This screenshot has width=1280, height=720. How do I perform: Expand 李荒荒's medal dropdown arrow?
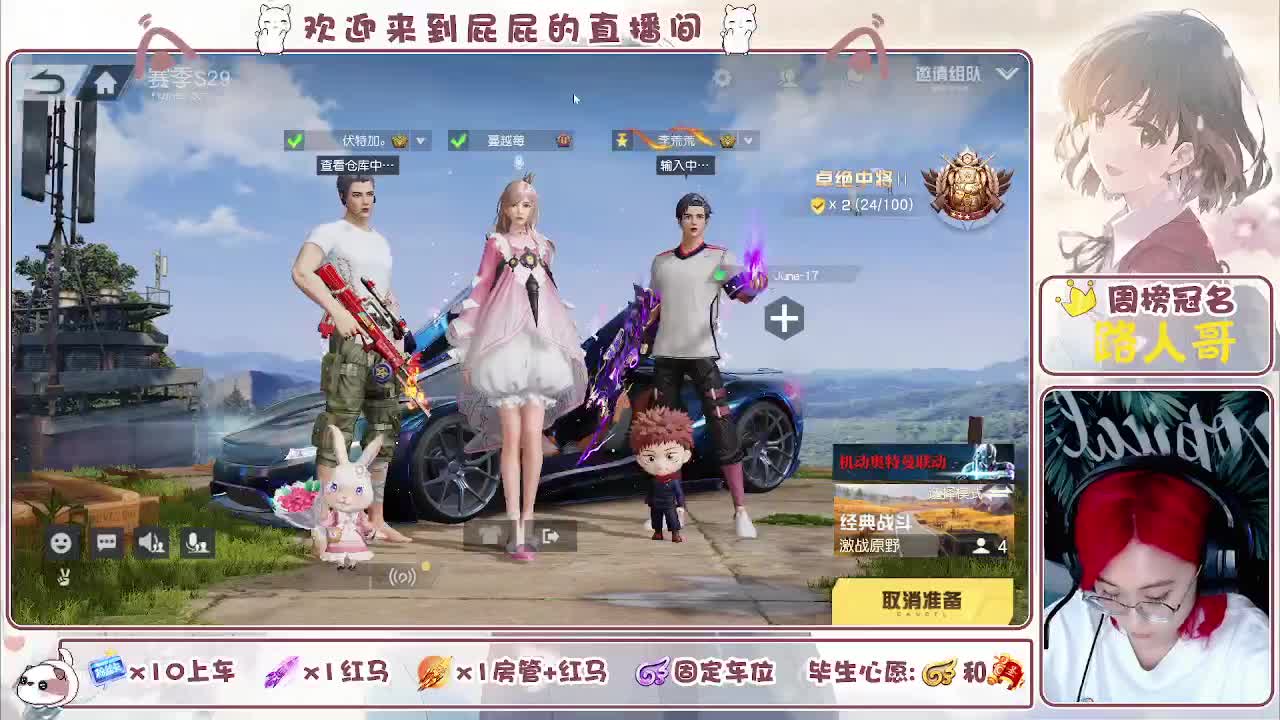click(x=748, y=140)
